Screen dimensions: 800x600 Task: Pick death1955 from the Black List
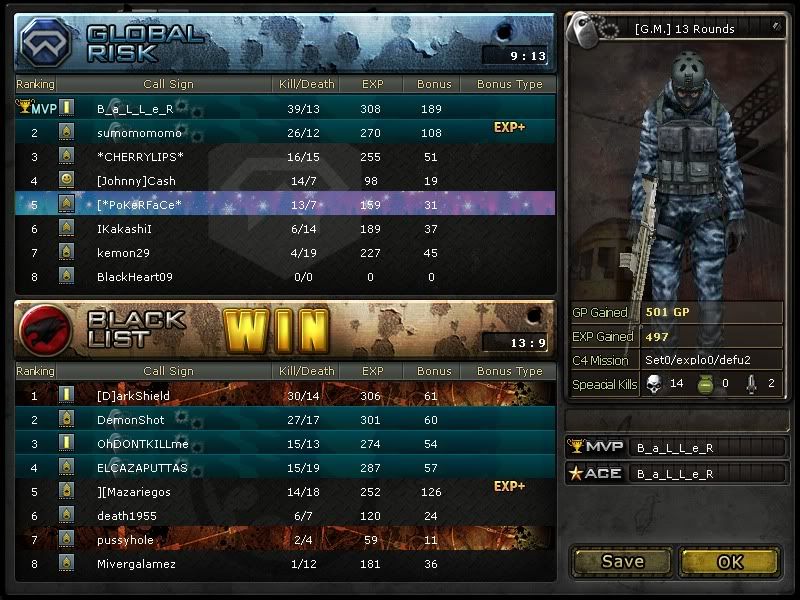pos(284,516)
